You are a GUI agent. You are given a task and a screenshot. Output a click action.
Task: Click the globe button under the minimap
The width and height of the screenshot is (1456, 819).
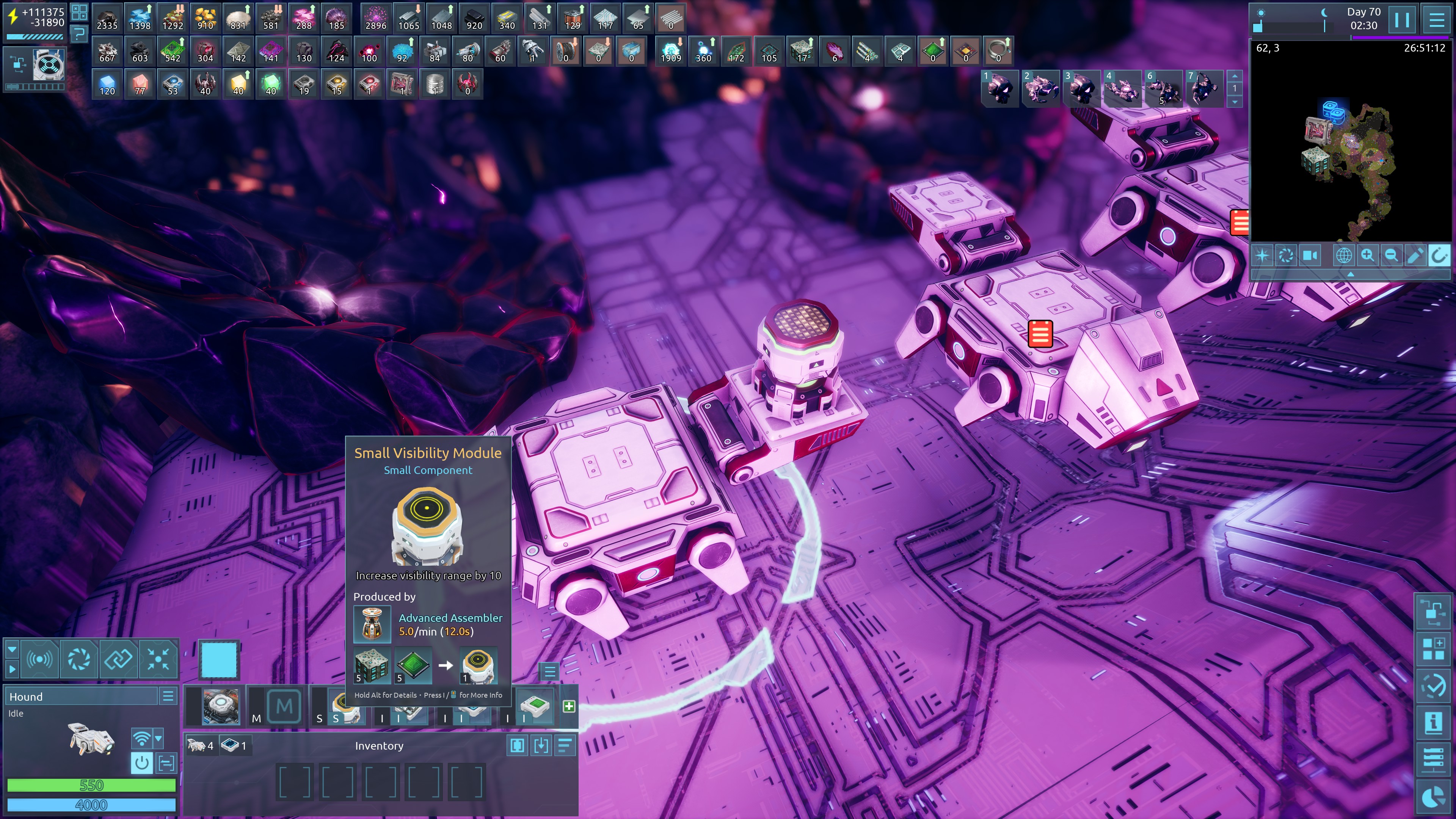pos(1343,256)
